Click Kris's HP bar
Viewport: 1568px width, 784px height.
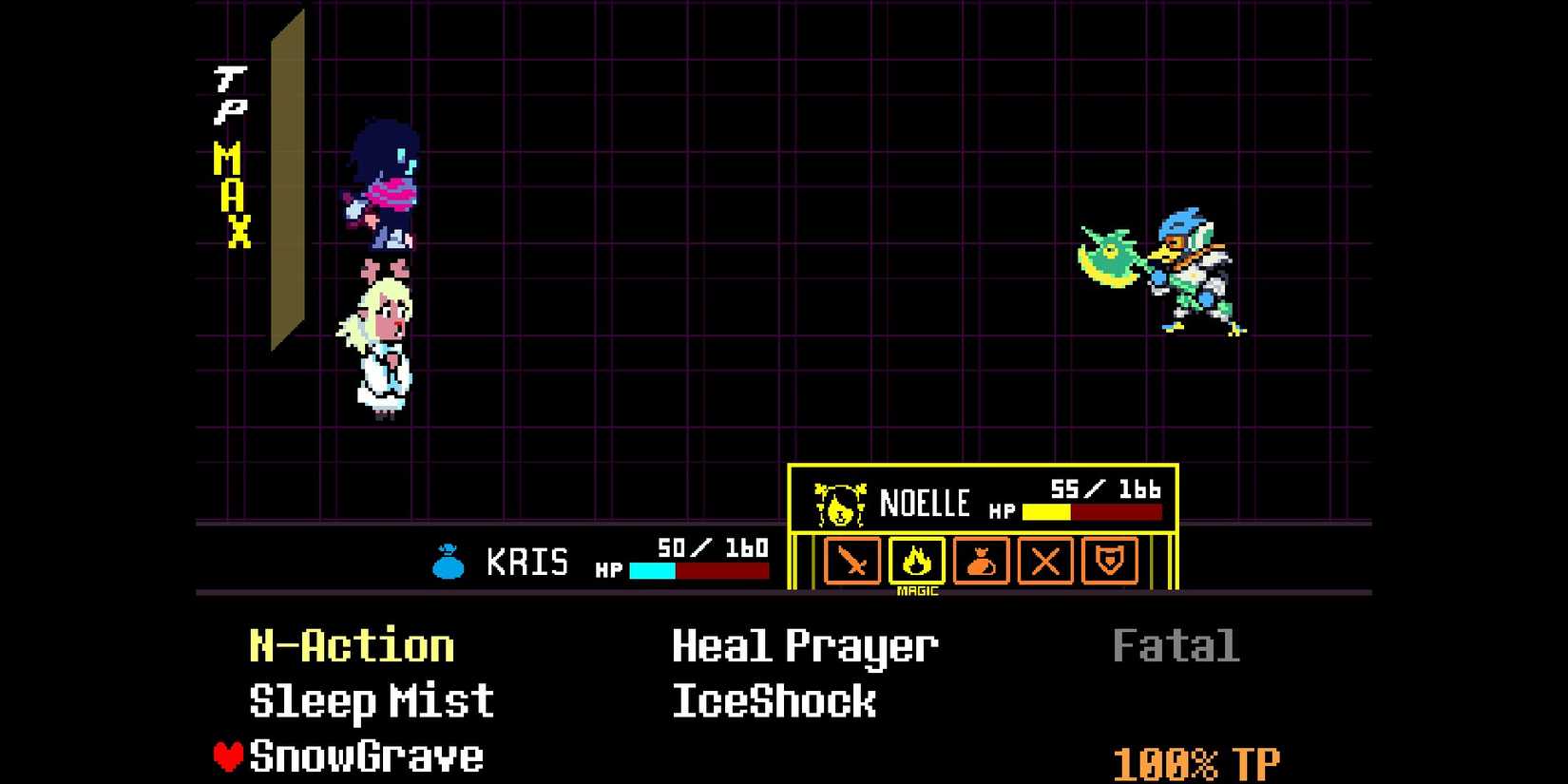701,569
